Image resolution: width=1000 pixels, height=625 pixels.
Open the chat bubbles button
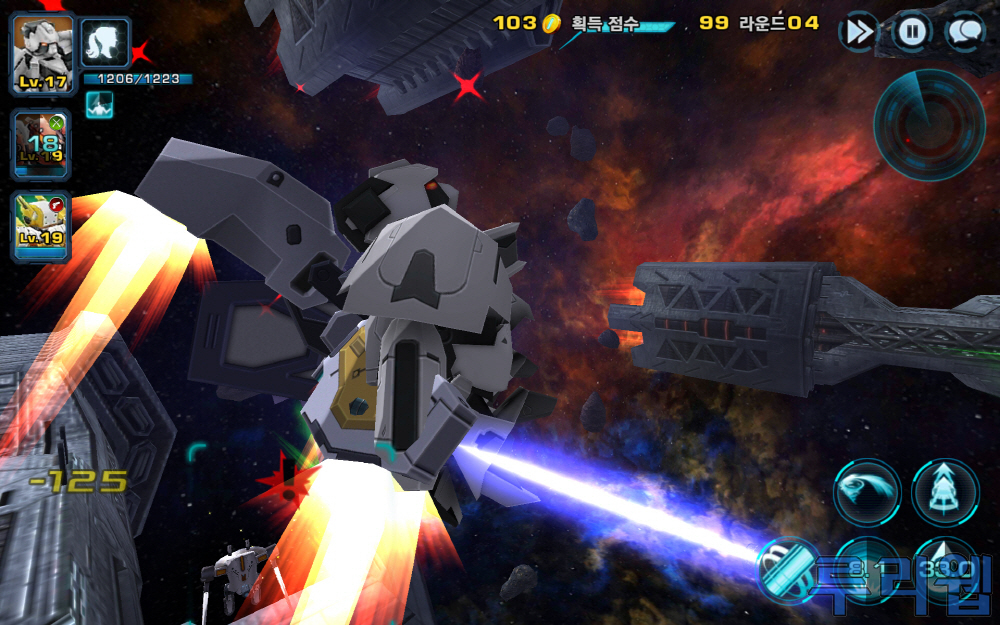click(x=964, y=32)
